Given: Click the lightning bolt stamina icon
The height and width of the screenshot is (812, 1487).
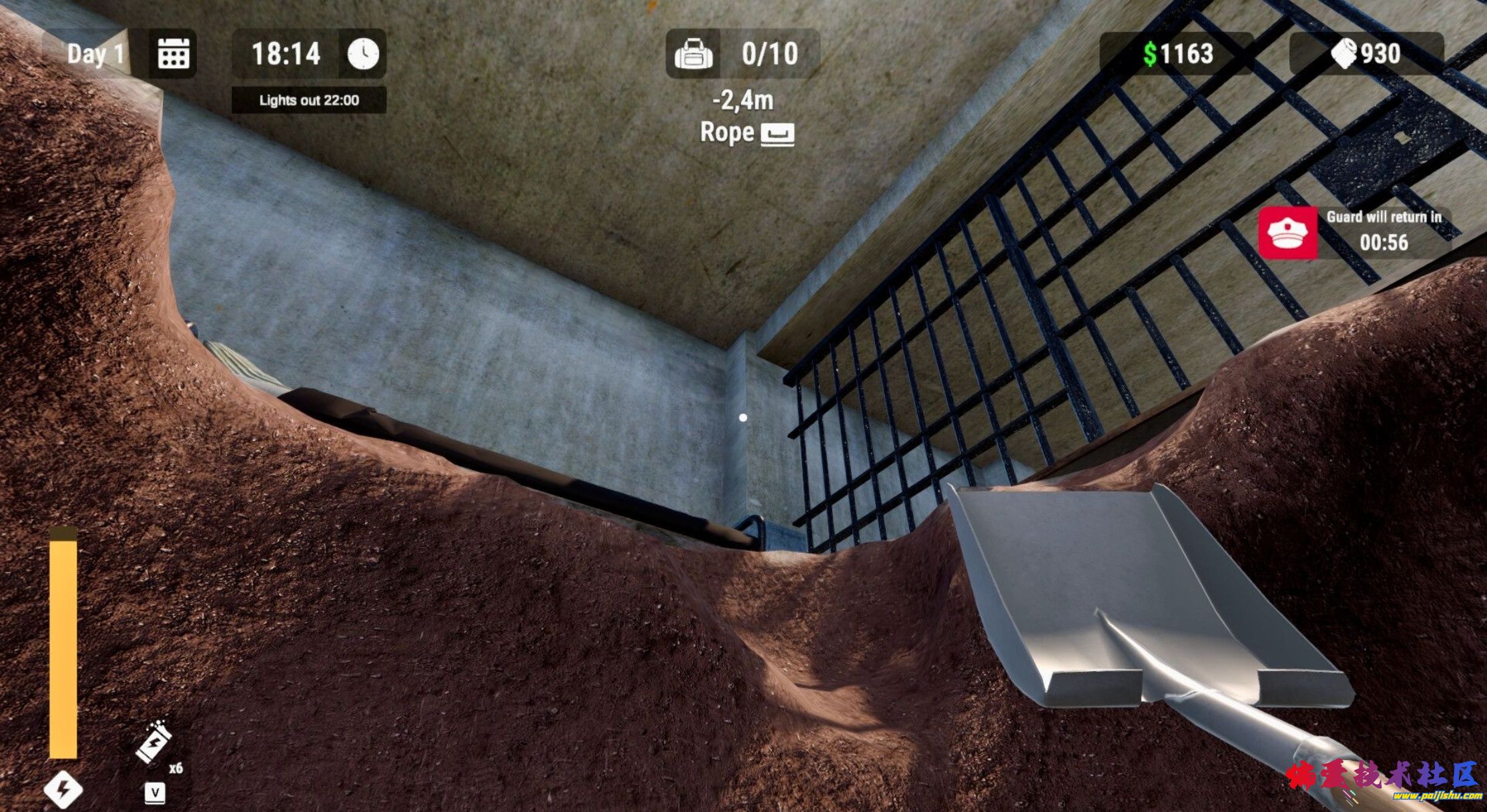Looking at the screenshot, I should point(63,789).
